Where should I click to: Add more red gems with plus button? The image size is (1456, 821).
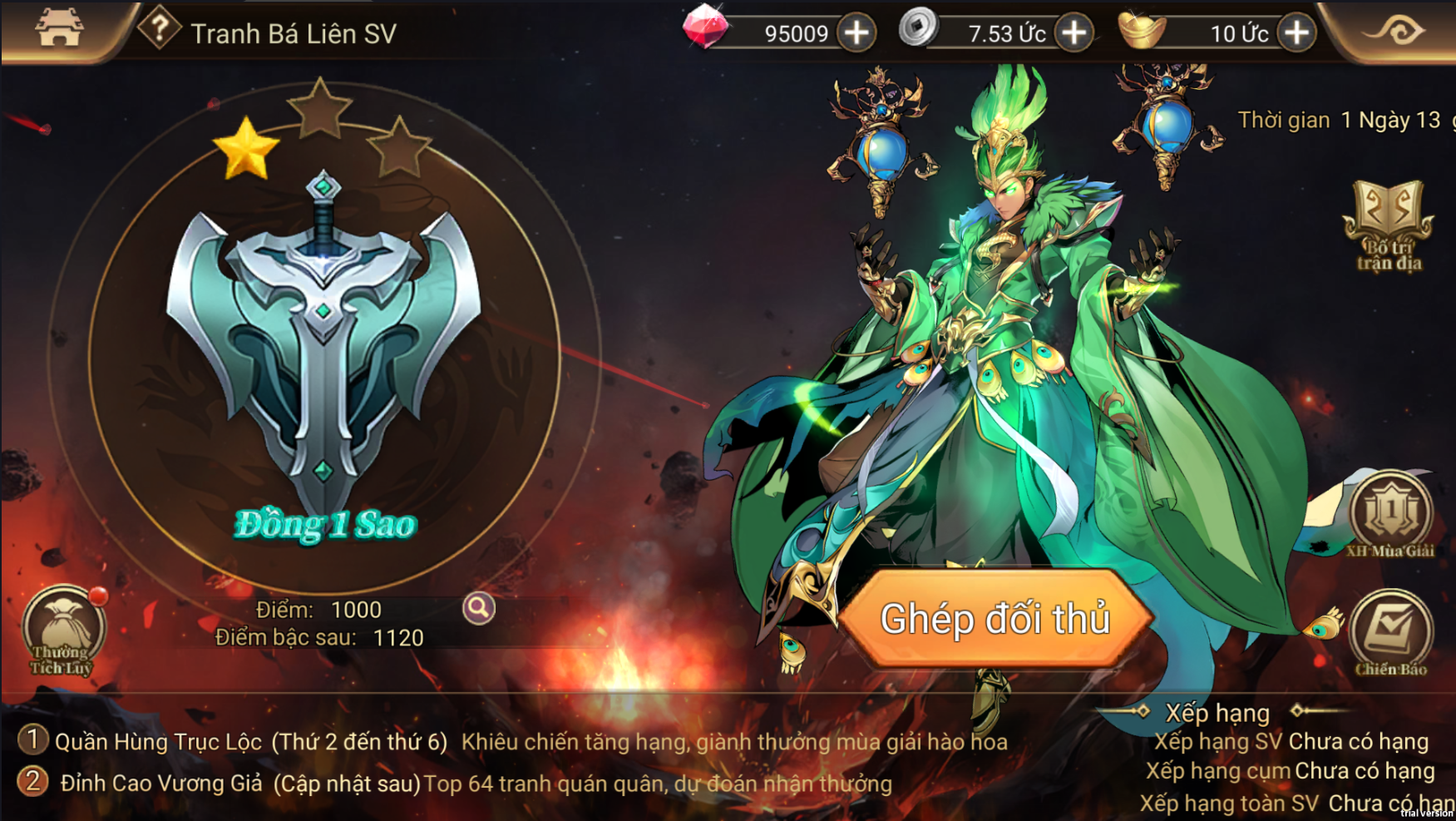click(x=856, y=33)
